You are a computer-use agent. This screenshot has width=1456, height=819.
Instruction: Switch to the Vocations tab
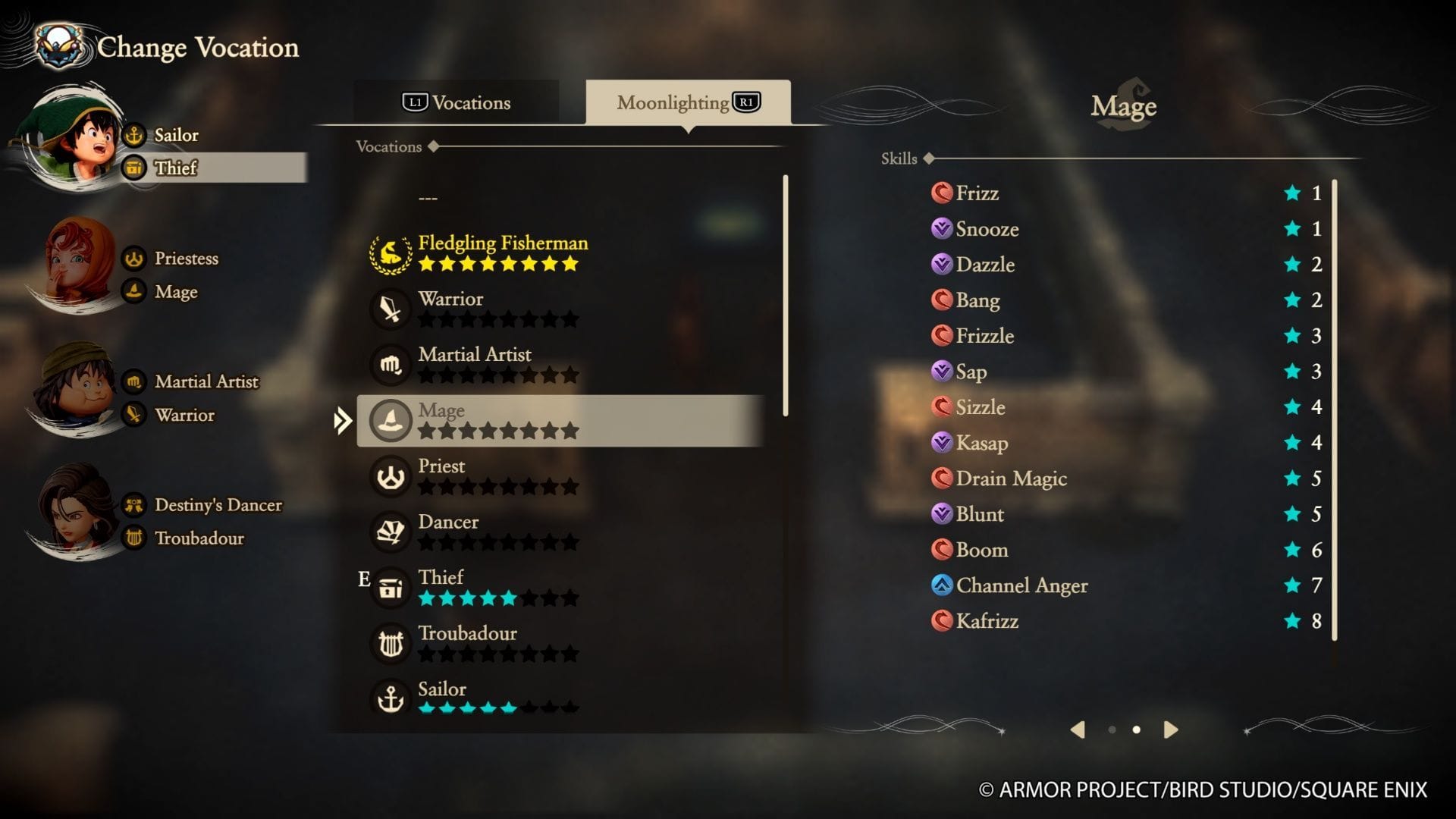pos(455,102)
